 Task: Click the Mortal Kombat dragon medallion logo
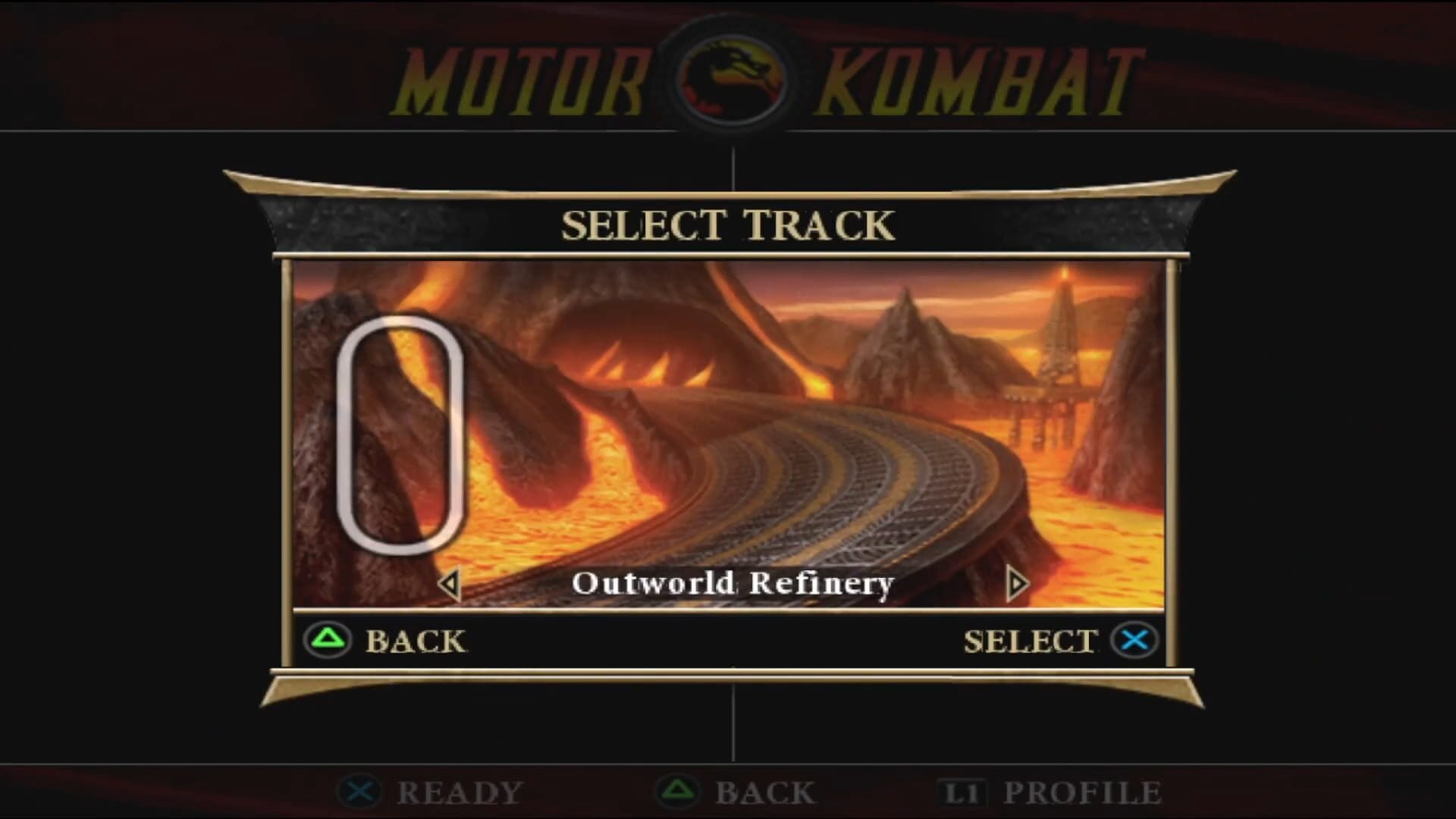(x=726, y=76)
